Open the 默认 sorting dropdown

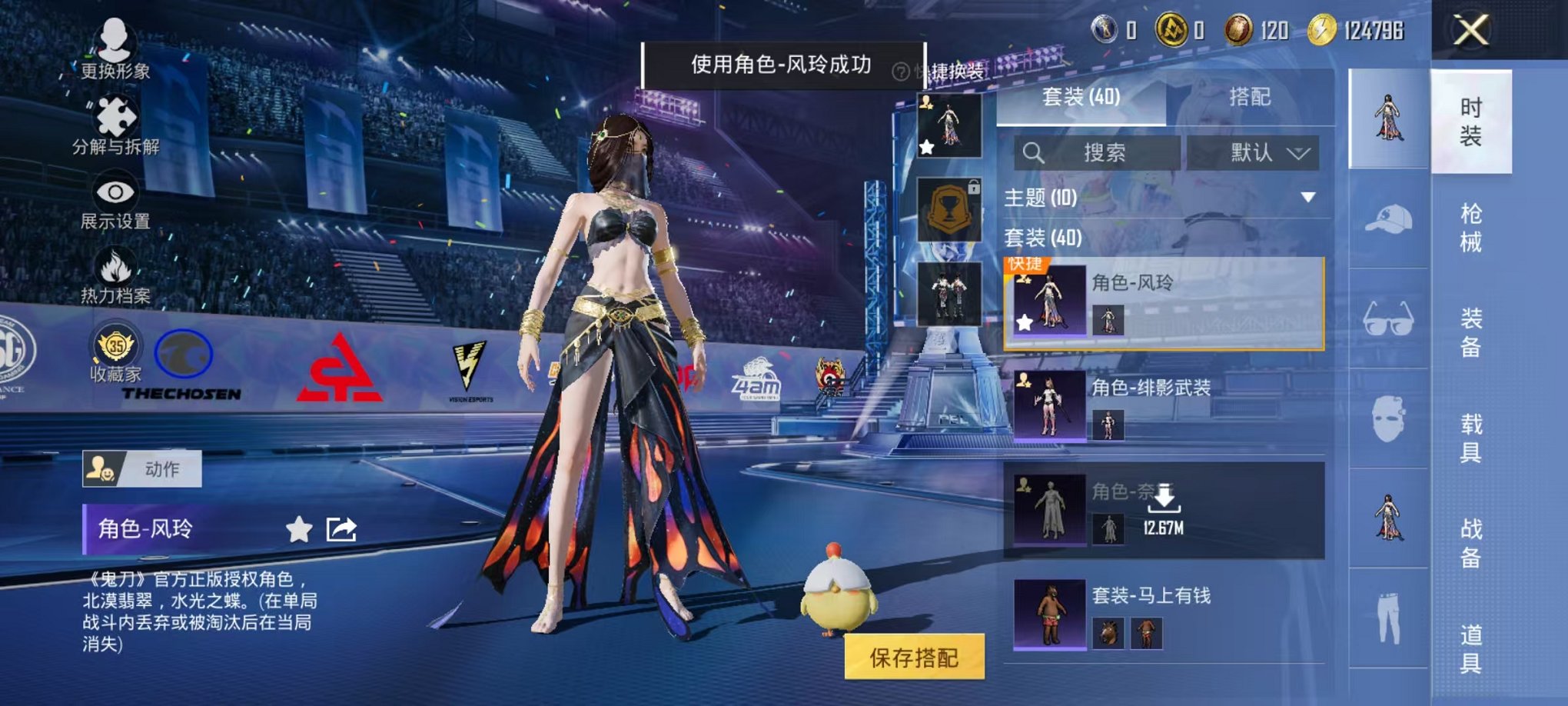[x=1253, y=152]
